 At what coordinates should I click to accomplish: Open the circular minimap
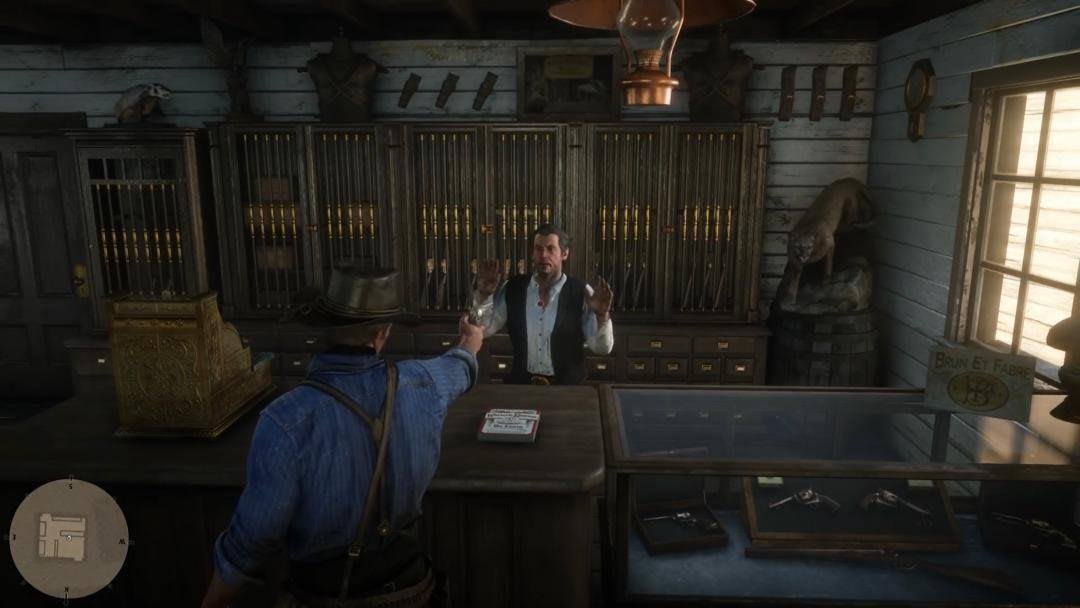click(69, 538)
